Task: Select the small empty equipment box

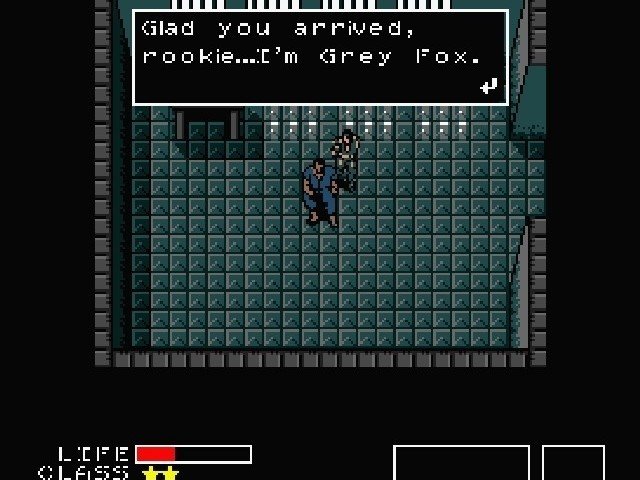Action: tap(573, 463)
